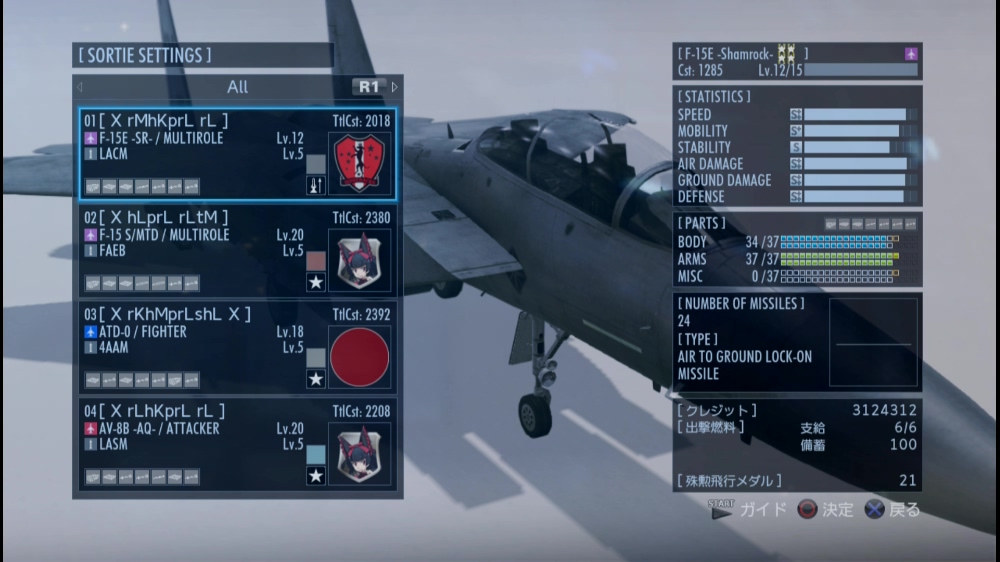Open the All aircraft filter header
Viewport: 1000px width, 562px height.
pos(237,87)
